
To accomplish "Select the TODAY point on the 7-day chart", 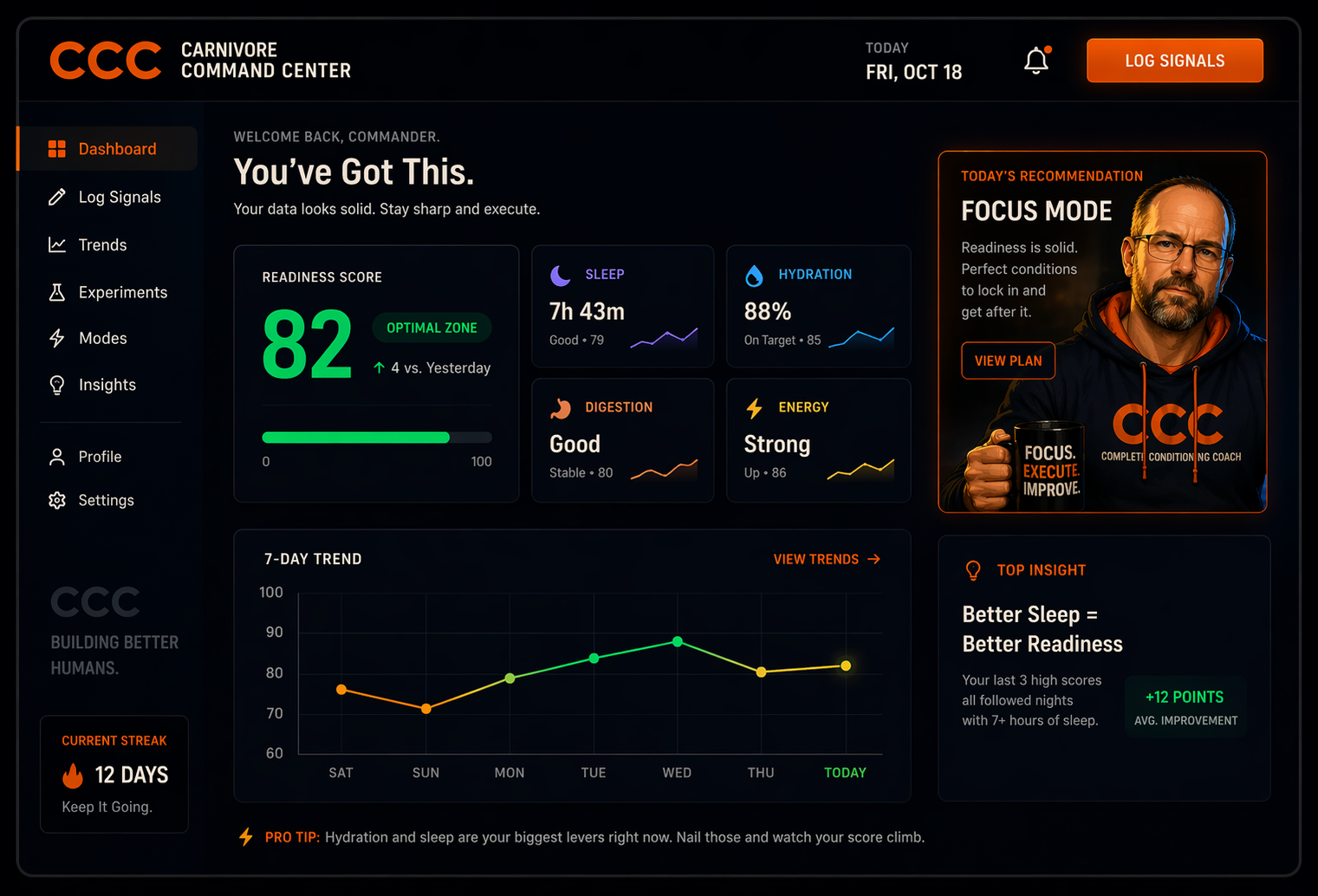I will pos(845,666).
